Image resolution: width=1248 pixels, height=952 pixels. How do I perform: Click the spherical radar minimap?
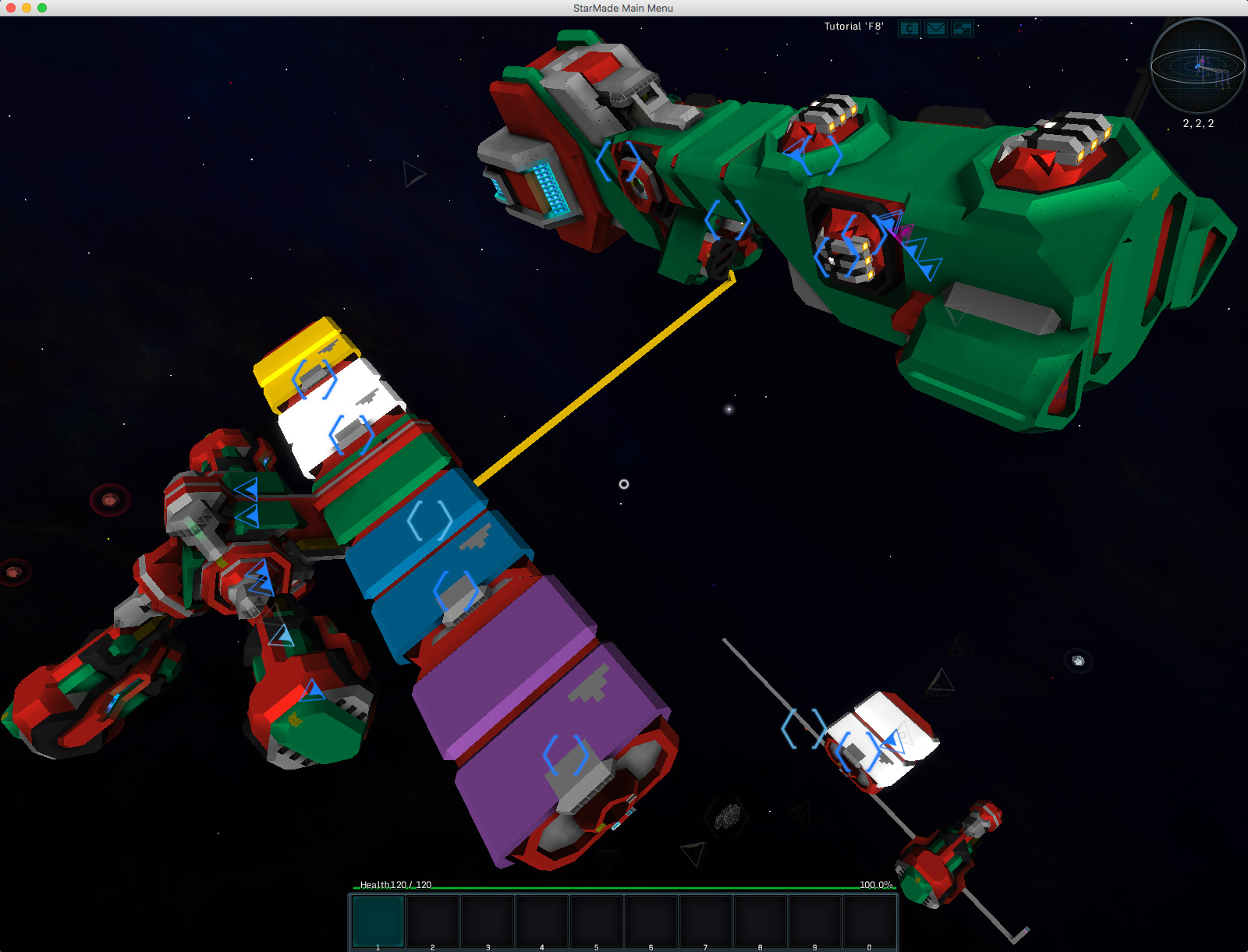1197,68
